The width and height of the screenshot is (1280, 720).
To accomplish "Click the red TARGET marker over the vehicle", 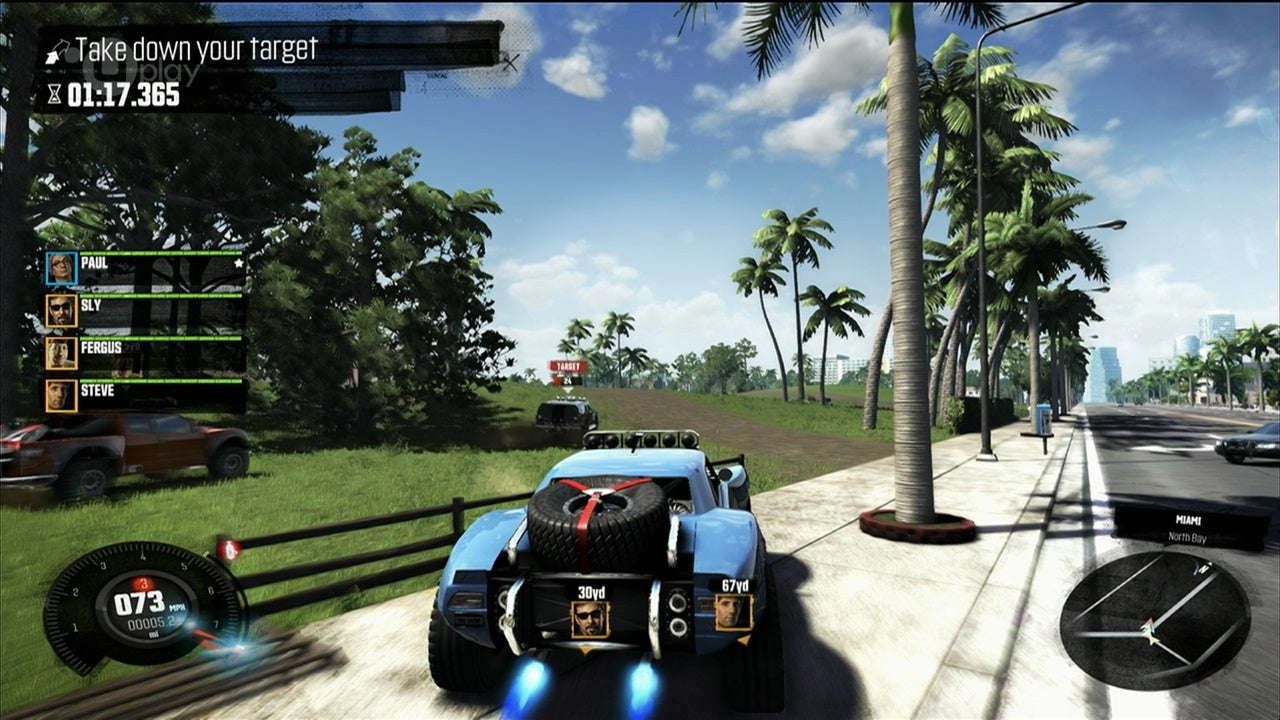I will 567,366.
